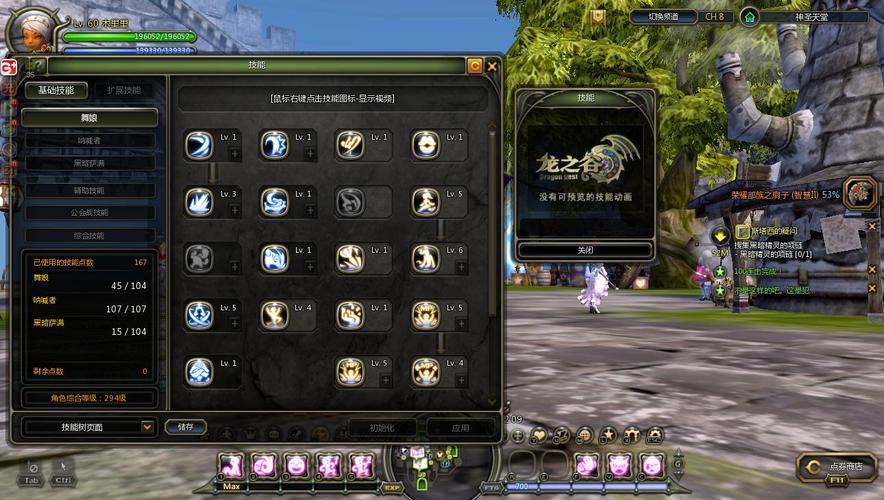Click the character portrait at top left
The image size is (884, 500).
(32, 32)
